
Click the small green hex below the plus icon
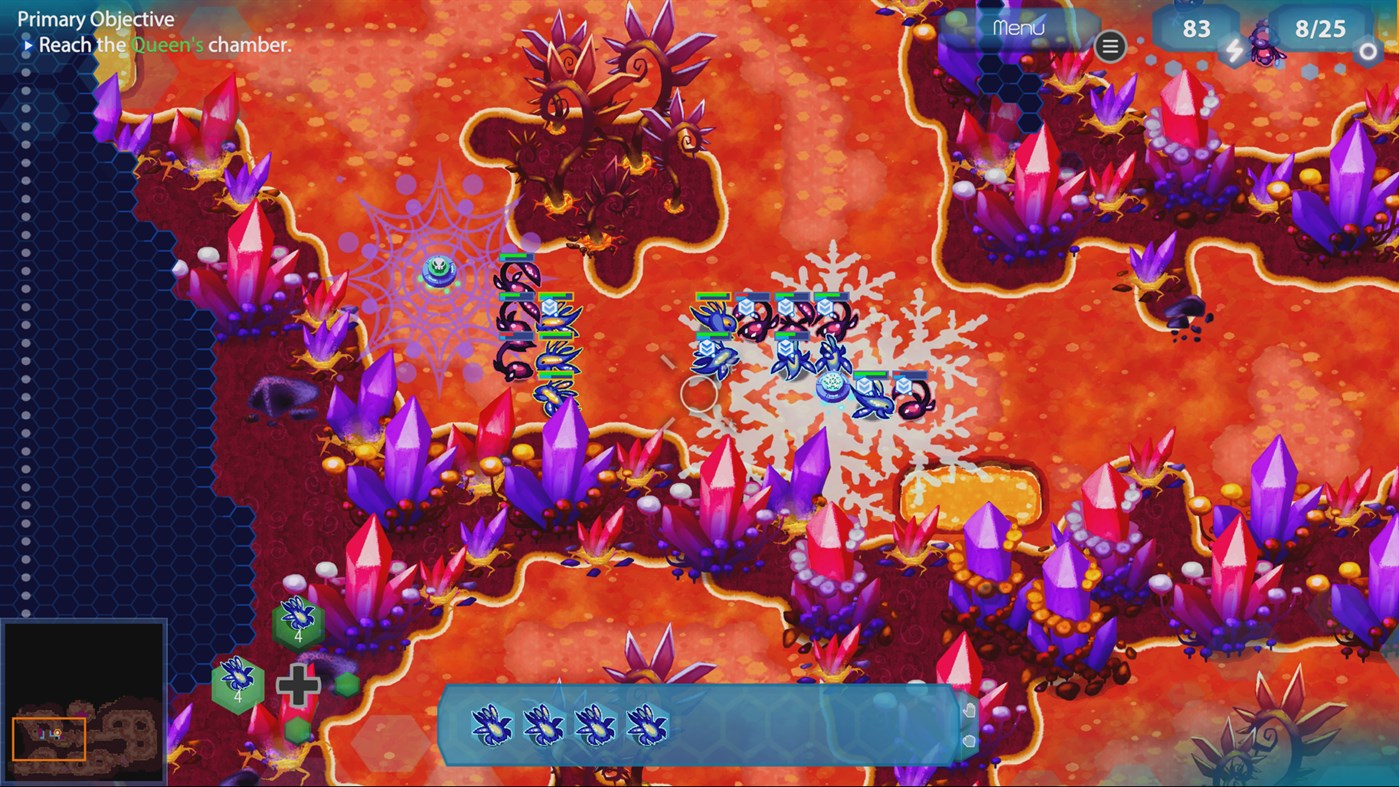tap(297, 729)
